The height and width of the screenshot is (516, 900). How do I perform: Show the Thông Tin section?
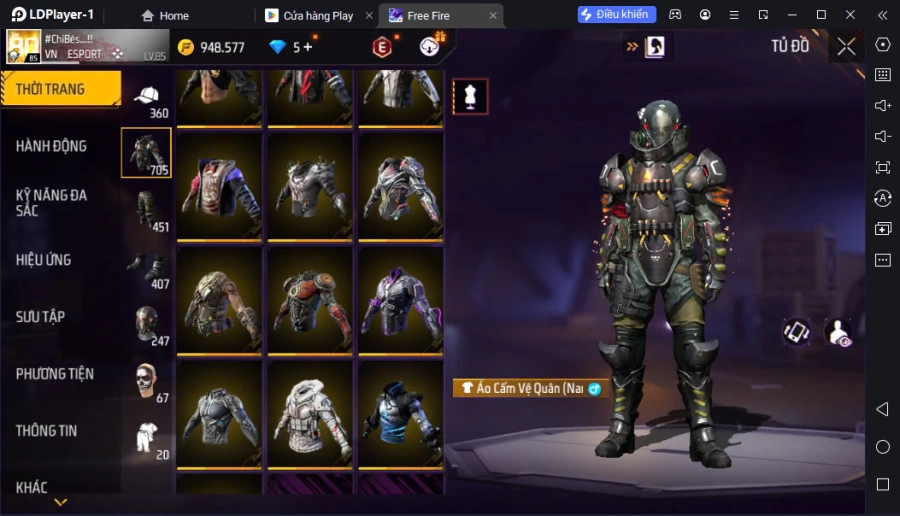pyautogui.click(x=47, y=431)
